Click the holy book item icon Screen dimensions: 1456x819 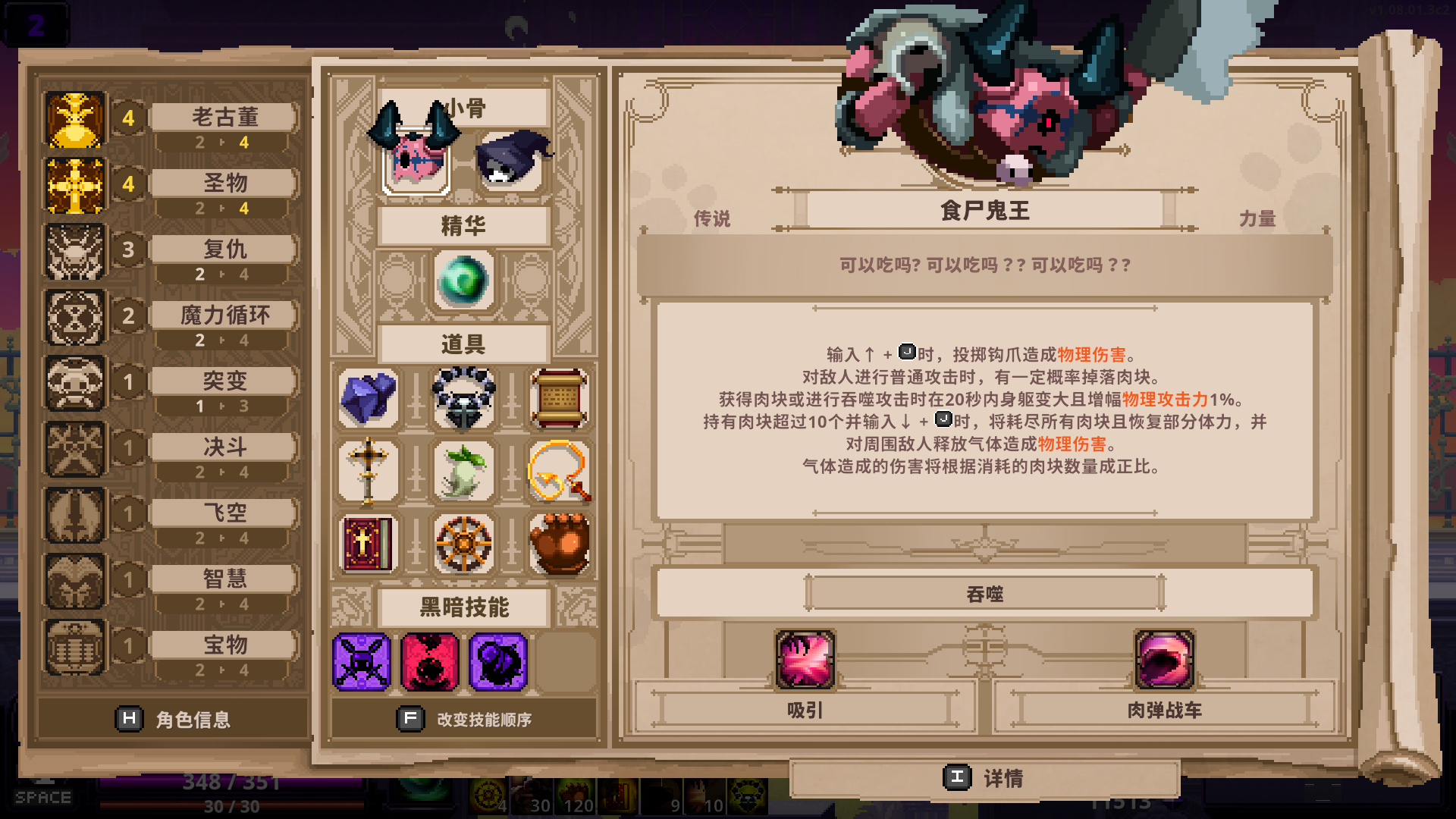coord(369,544)
